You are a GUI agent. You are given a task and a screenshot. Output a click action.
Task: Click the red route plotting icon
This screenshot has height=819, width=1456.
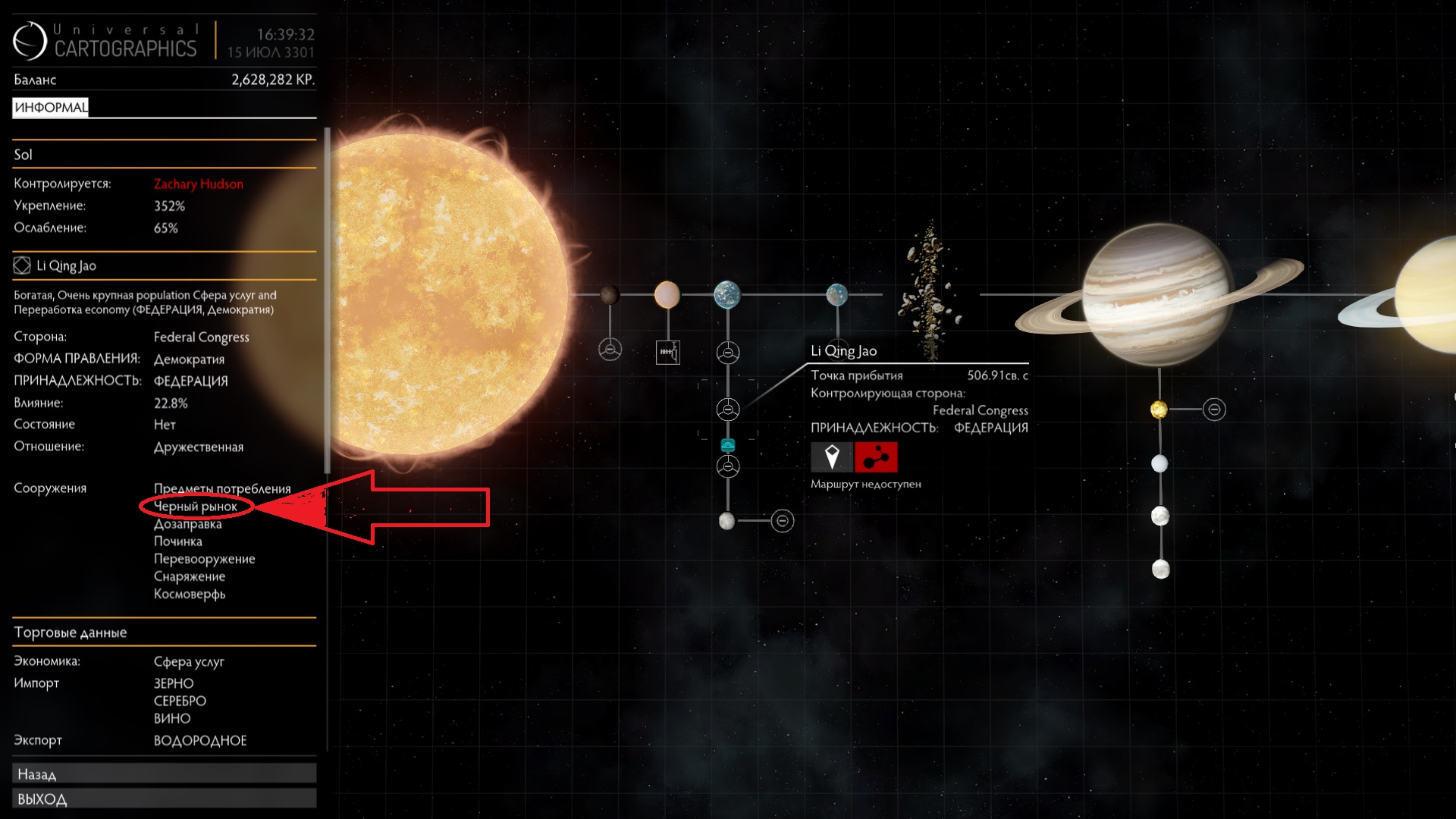[x=876, y=457]
